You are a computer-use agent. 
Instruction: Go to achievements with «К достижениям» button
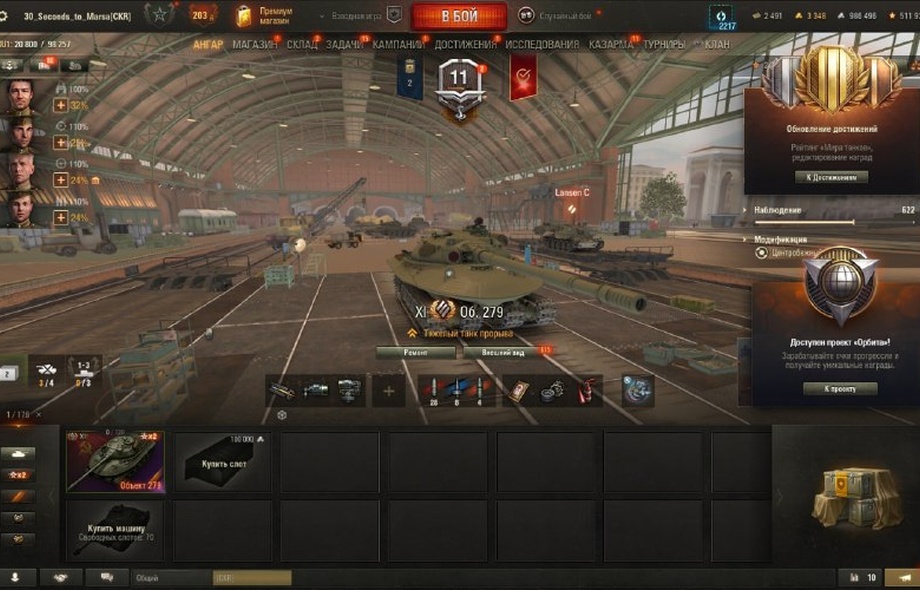tap(831, 177)
